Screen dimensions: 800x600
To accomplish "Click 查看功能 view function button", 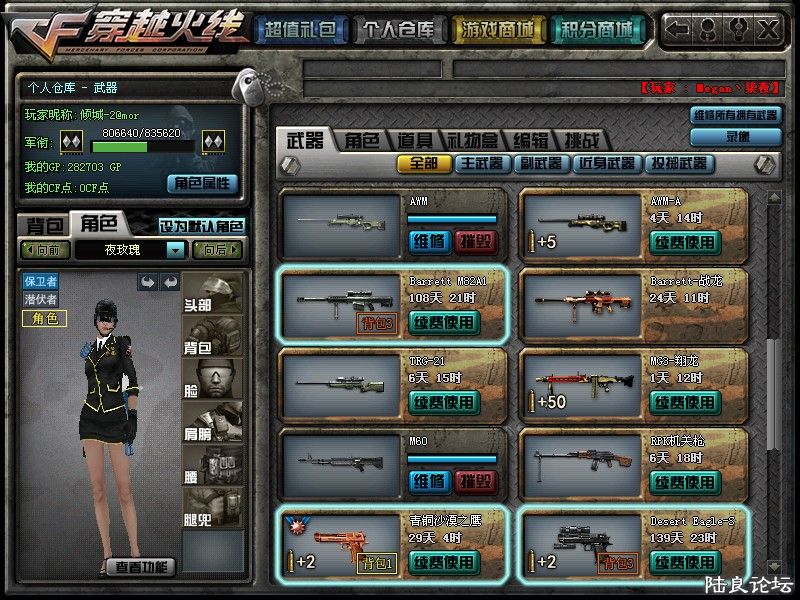I will pos(140,567).
